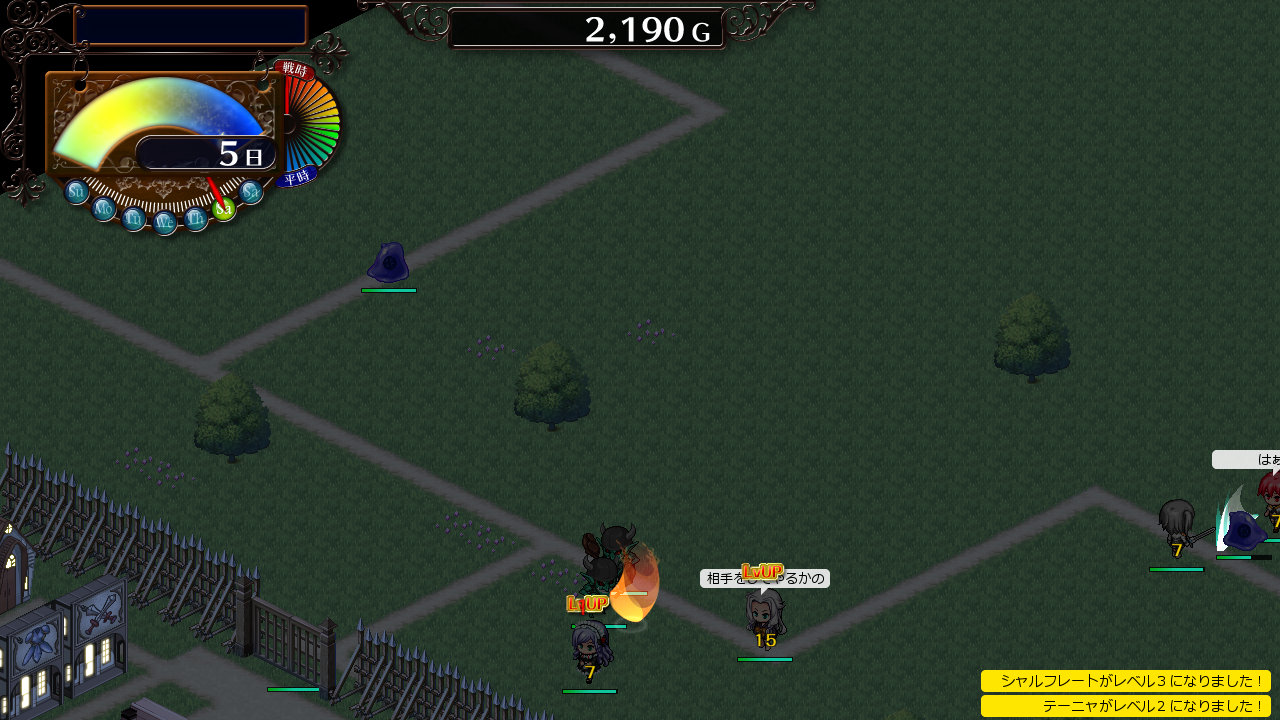Image resolution: width=1280 pixels, height=720 pixels.
Task: Dismiss the シャルフレート level 3 notification
Action: click(1125, 681)
